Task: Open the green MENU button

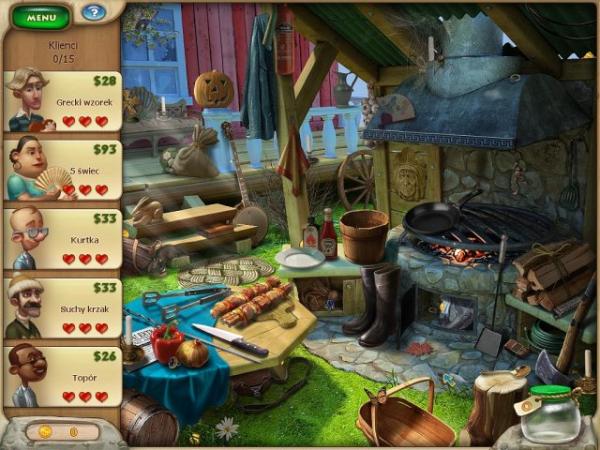Action: click(41, 16)
